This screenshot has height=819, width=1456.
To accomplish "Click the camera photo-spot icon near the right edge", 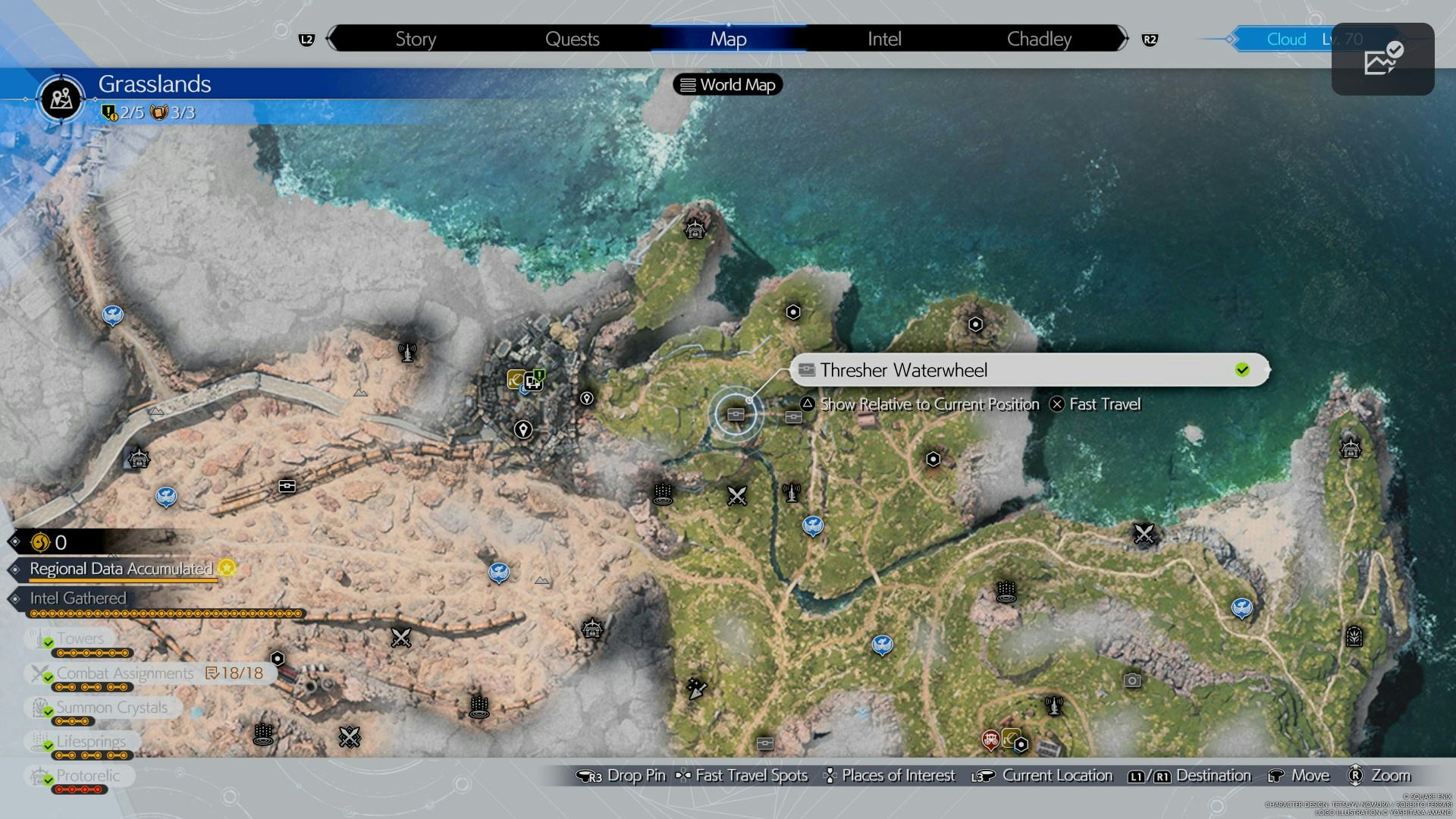I will click(x=1134, y=682).
